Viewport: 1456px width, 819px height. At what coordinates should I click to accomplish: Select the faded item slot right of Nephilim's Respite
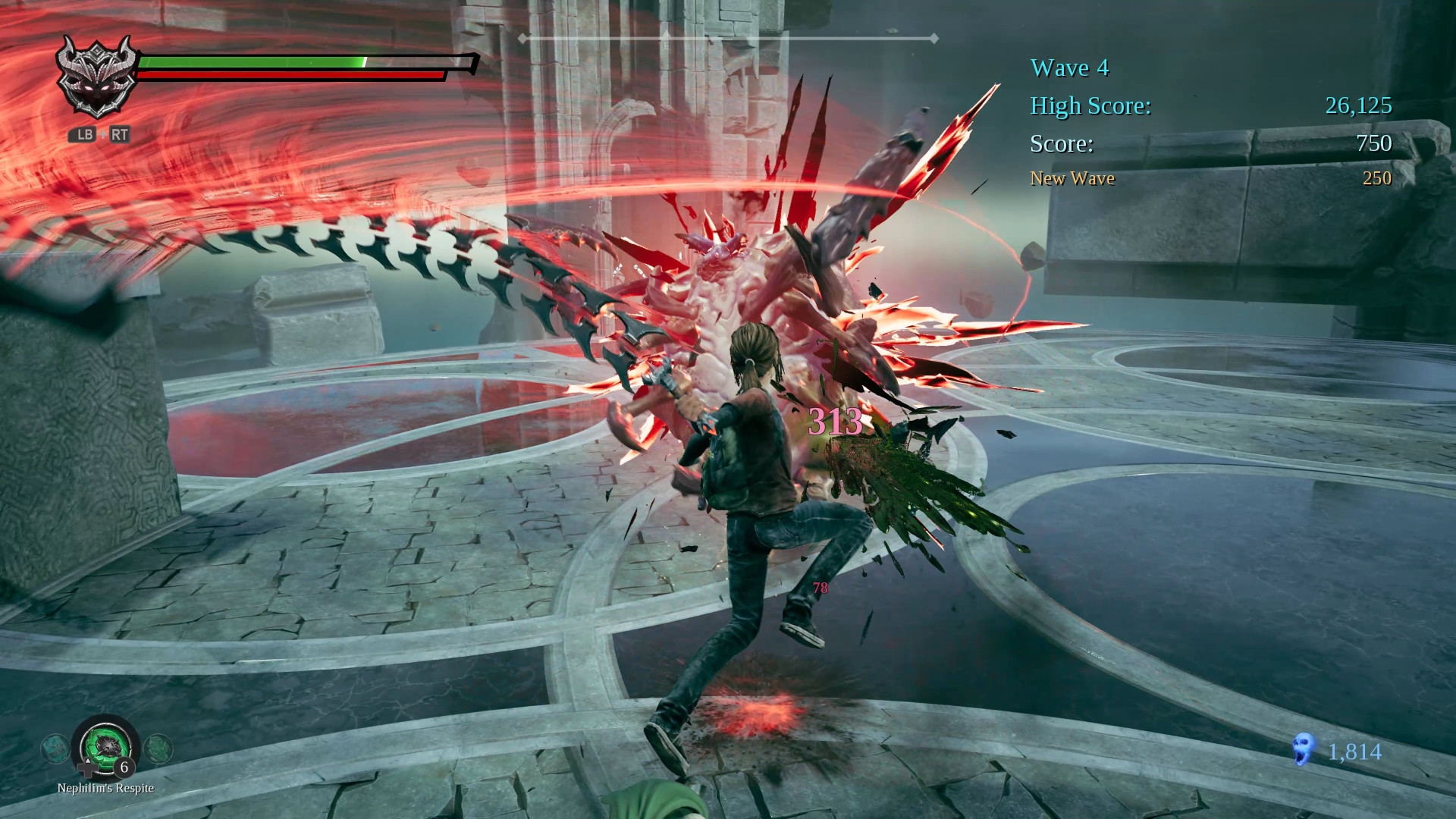(x=158, y=748)
